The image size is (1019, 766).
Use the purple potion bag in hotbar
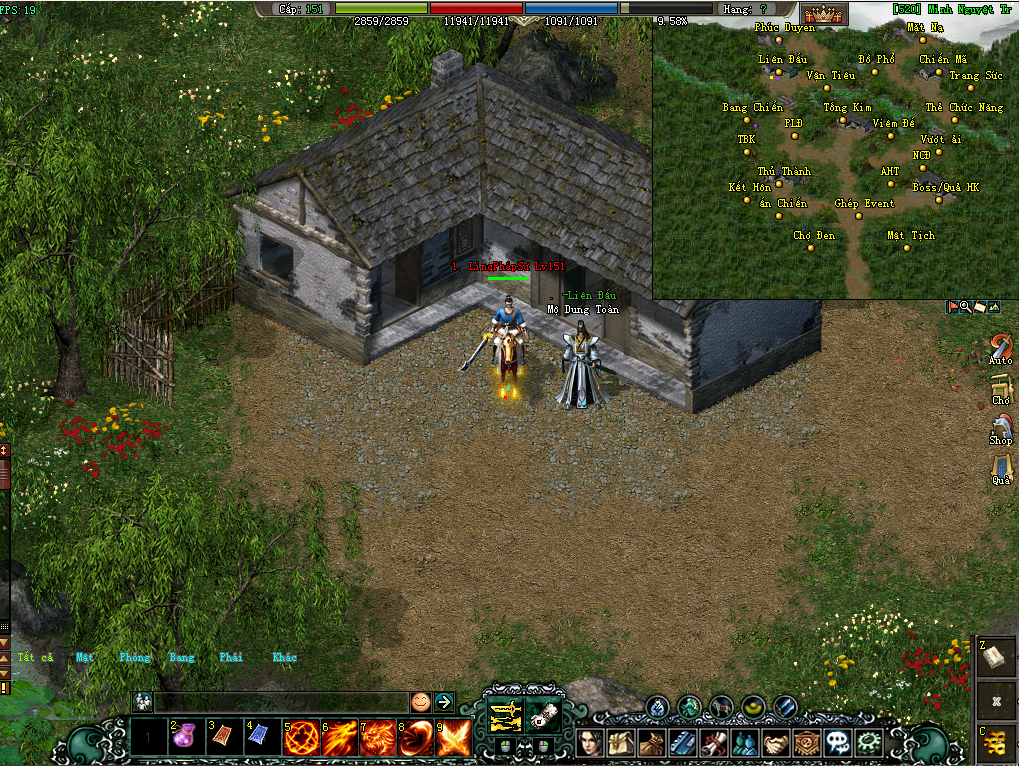click(x=186, y=738)
